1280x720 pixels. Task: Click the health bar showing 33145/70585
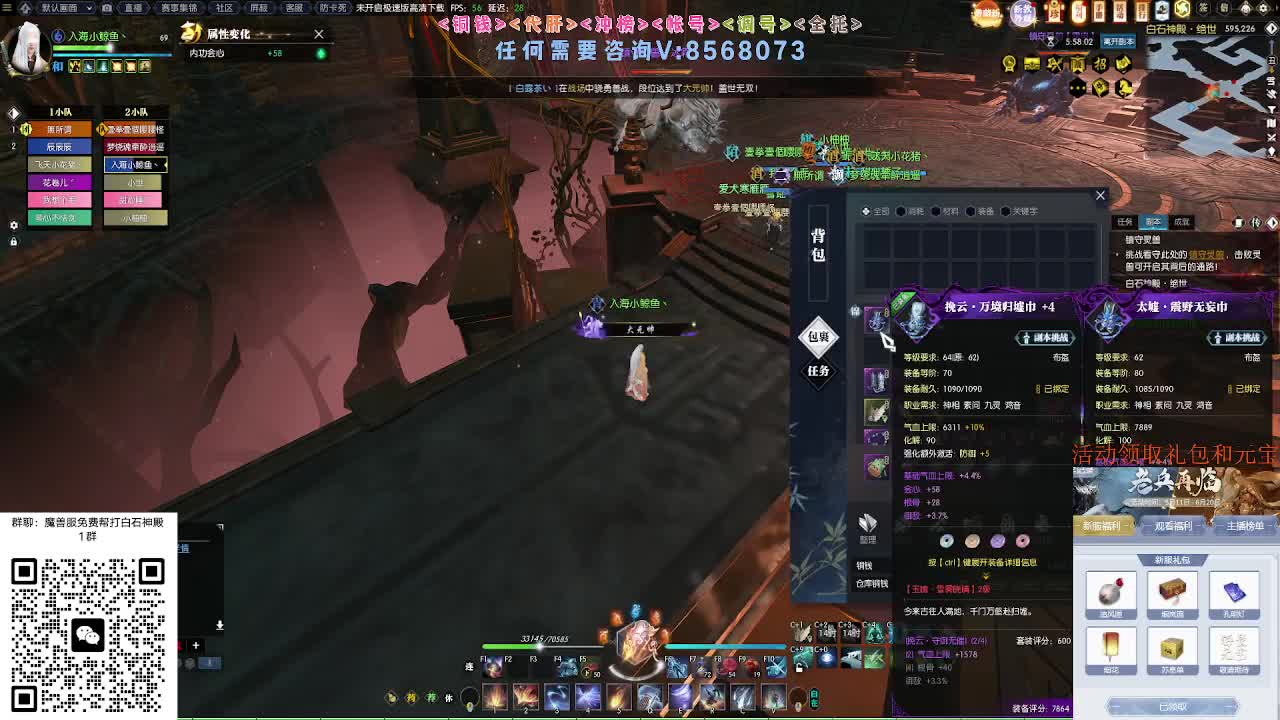point(545,645)
